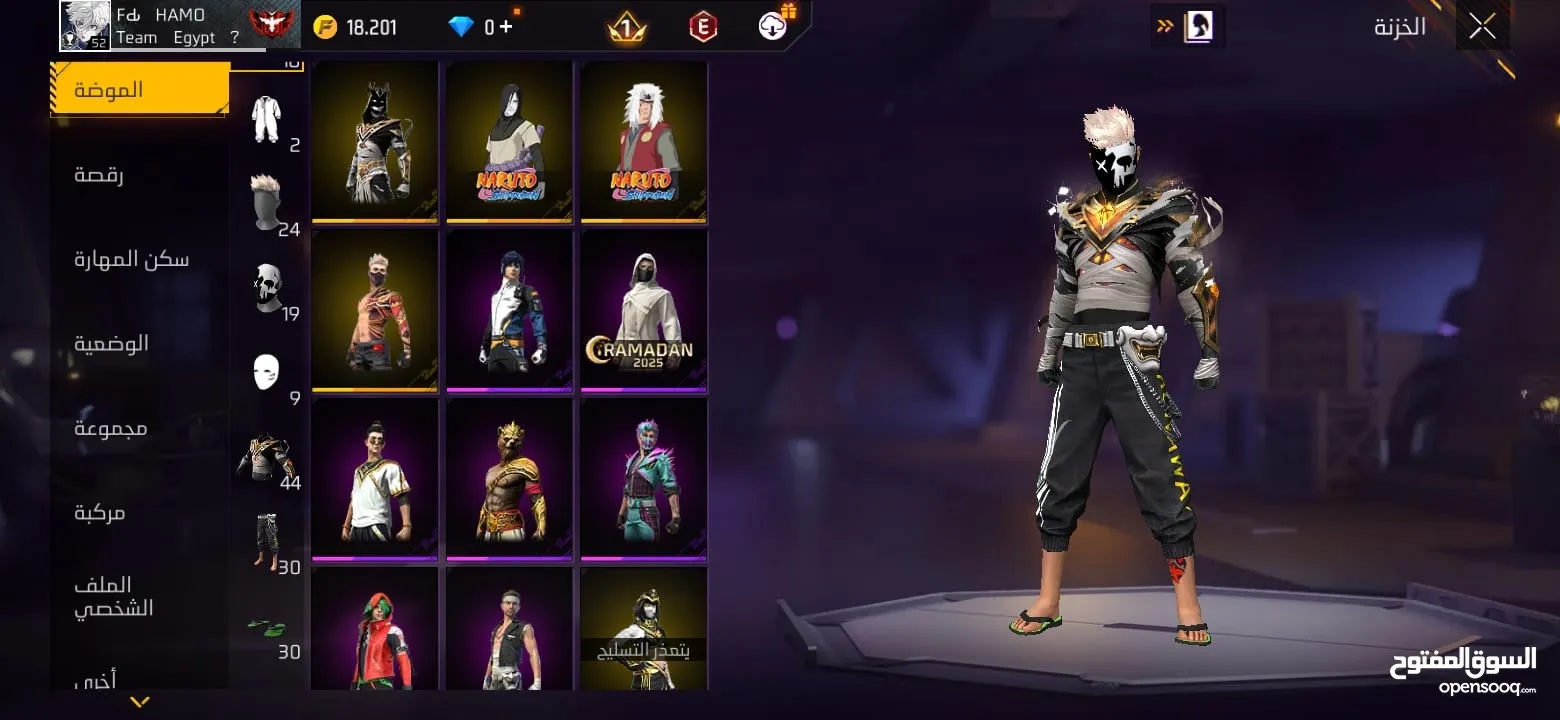Image resolution: width=1560 pixels, height=720 pixels.
Task: Switch to the الموضة fashion tab
Action: point(140,90)
